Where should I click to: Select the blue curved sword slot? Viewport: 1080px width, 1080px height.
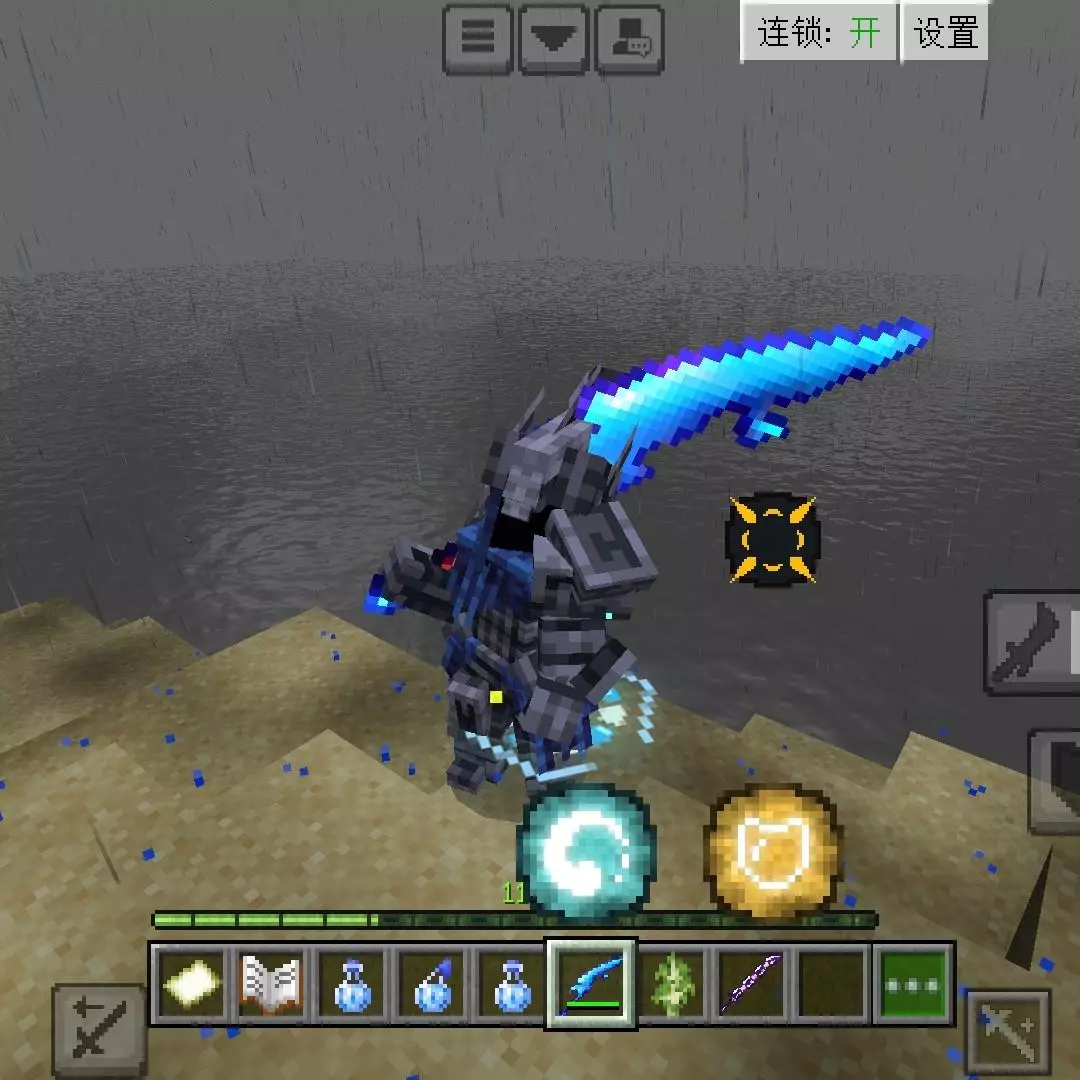point(591,984)
